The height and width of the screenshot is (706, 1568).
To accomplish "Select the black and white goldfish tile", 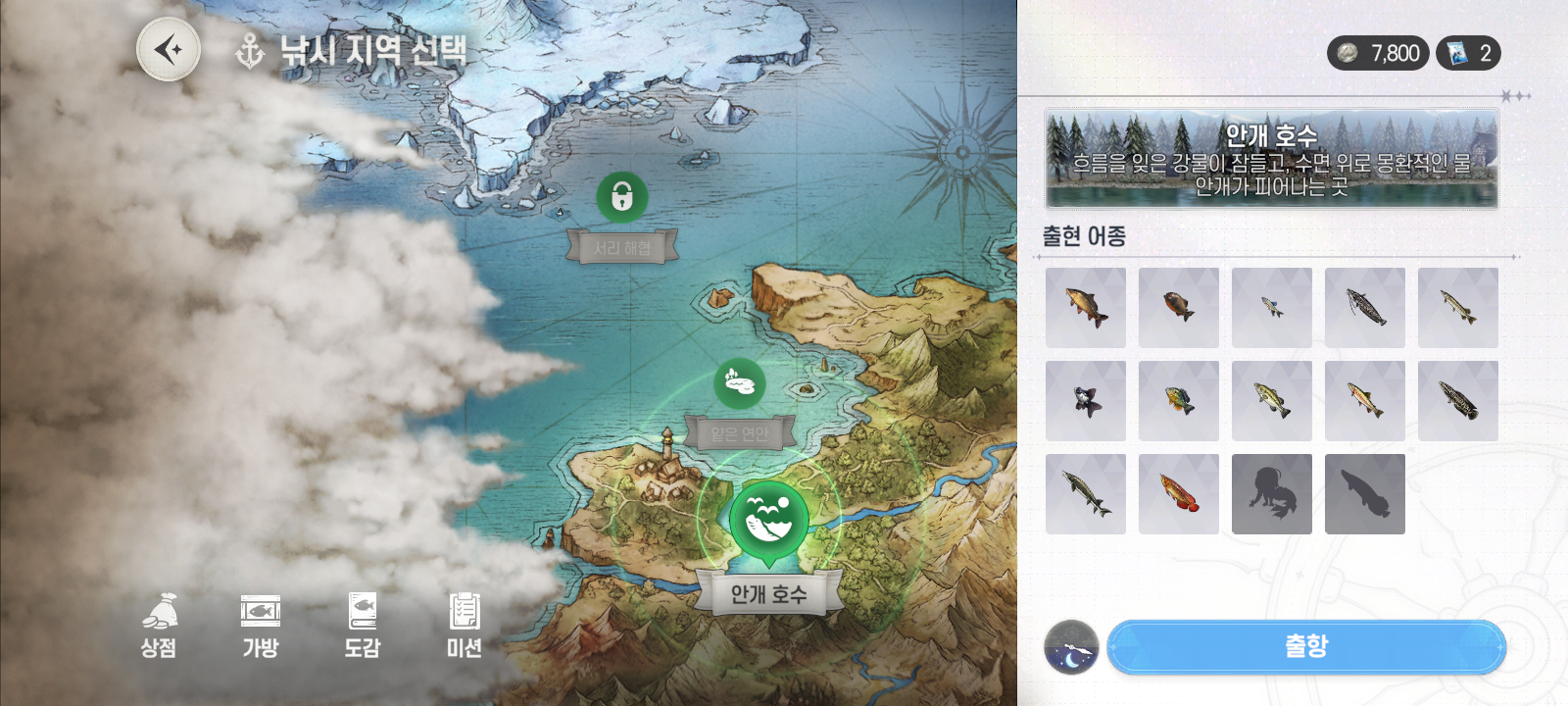I will coord(1086,401).
